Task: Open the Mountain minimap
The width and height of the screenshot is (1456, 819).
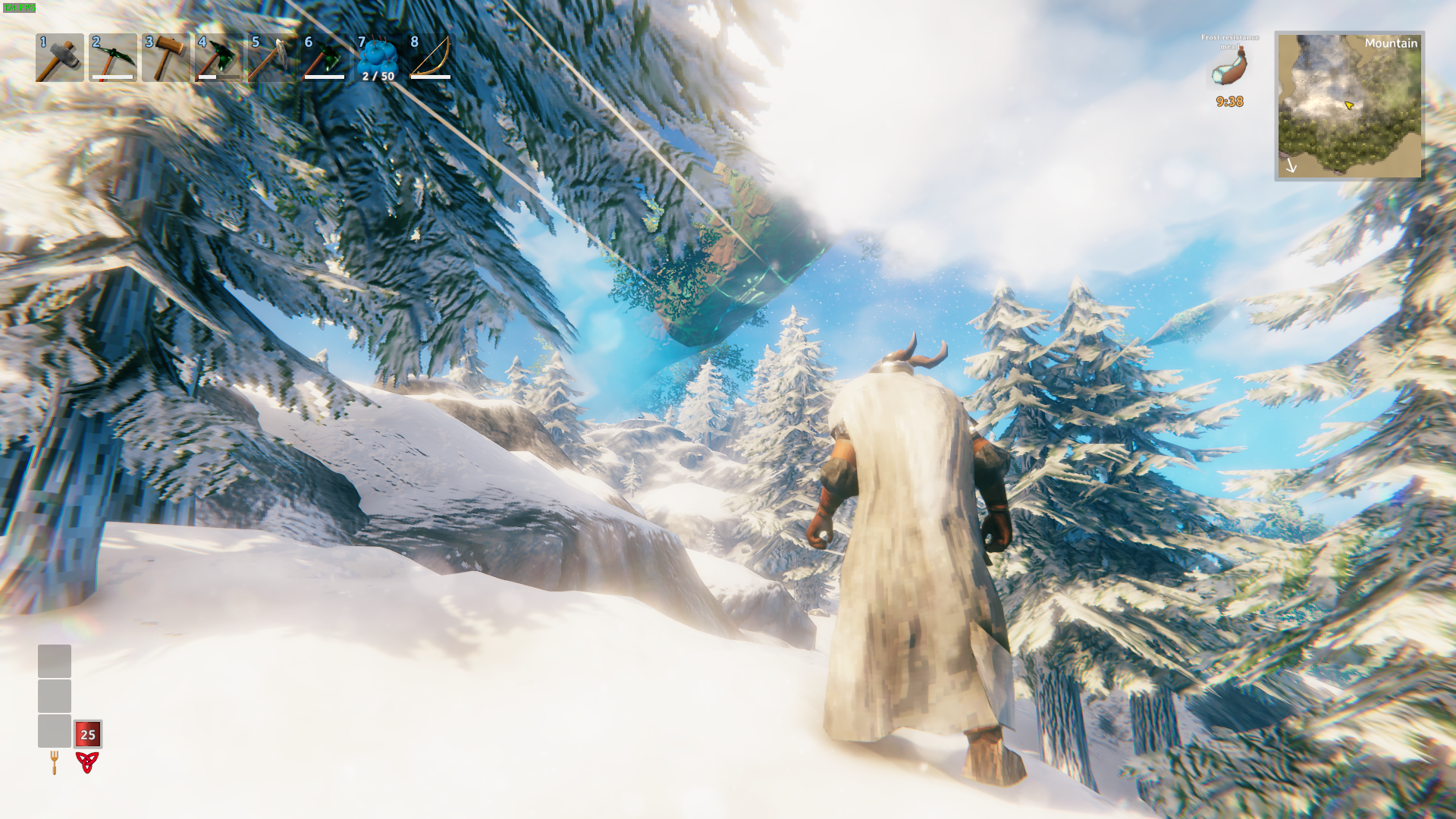Action: [1349, 105]
